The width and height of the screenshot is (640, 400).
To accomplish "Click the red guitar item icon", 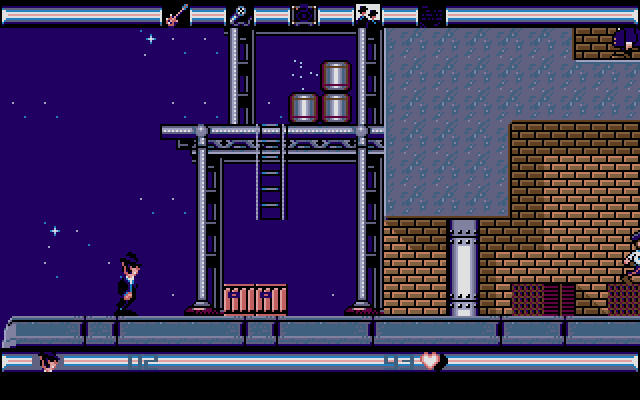I will (x=176, y=15).
